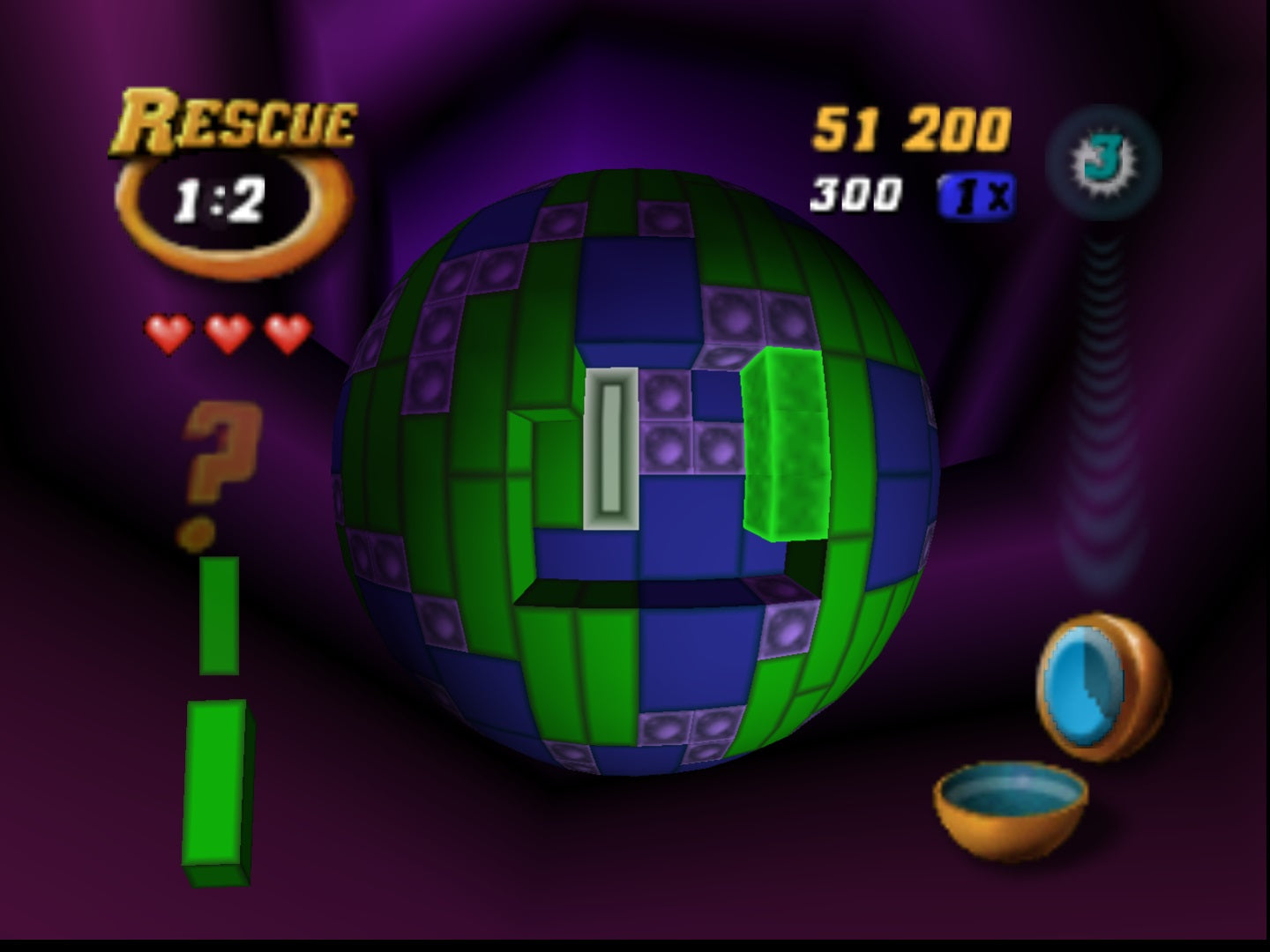Click the middle heart of the three hearts
The height and width of the screenshot is (952, 1270).
tap(227, 331)
